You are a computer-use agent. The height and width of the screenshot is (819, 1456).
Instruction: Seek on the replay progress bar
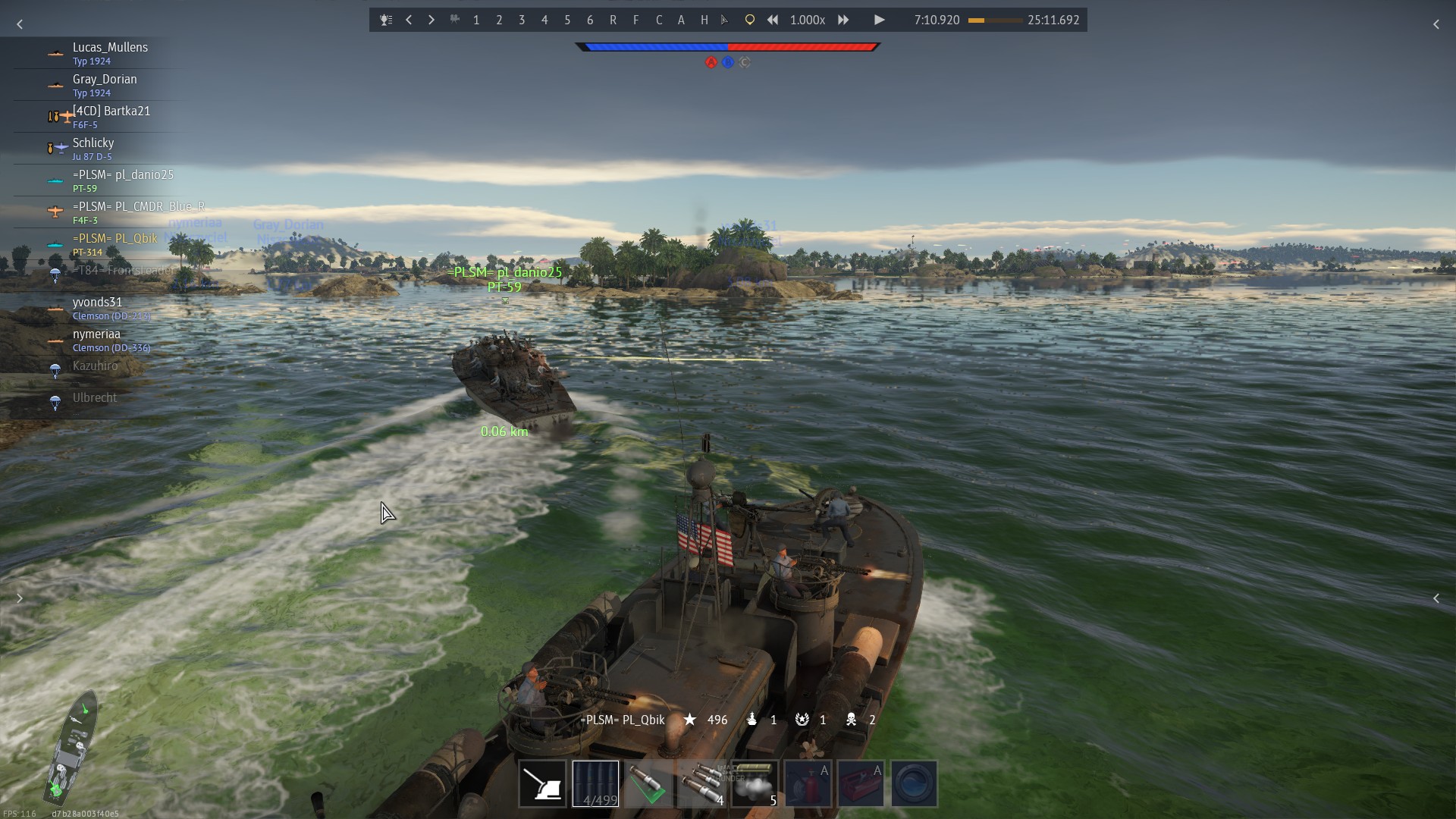pos(994,20)
